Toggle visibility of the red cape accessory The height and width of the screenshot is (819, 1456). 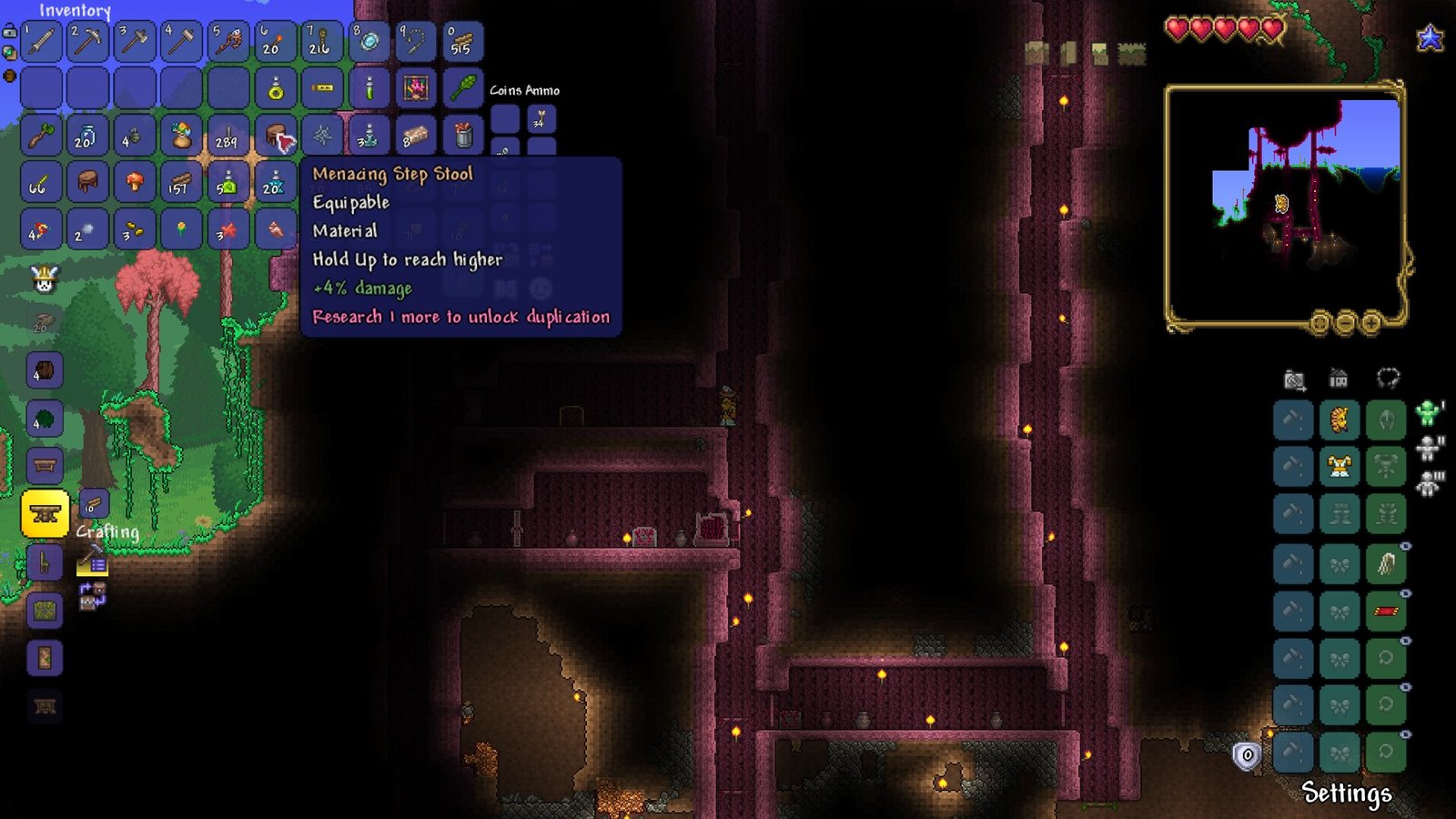1406,593
